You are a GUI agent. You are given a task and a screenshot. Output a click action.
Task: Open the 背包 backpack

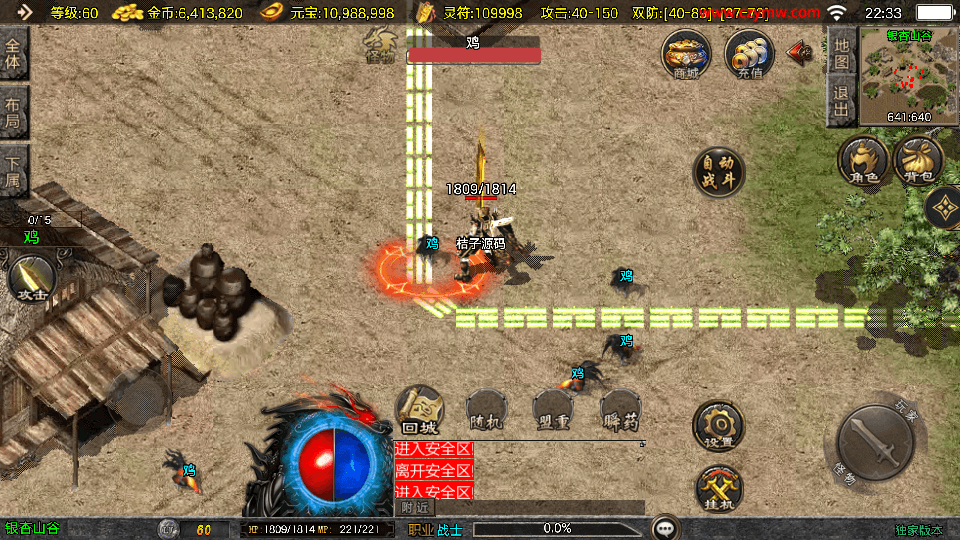918,160
